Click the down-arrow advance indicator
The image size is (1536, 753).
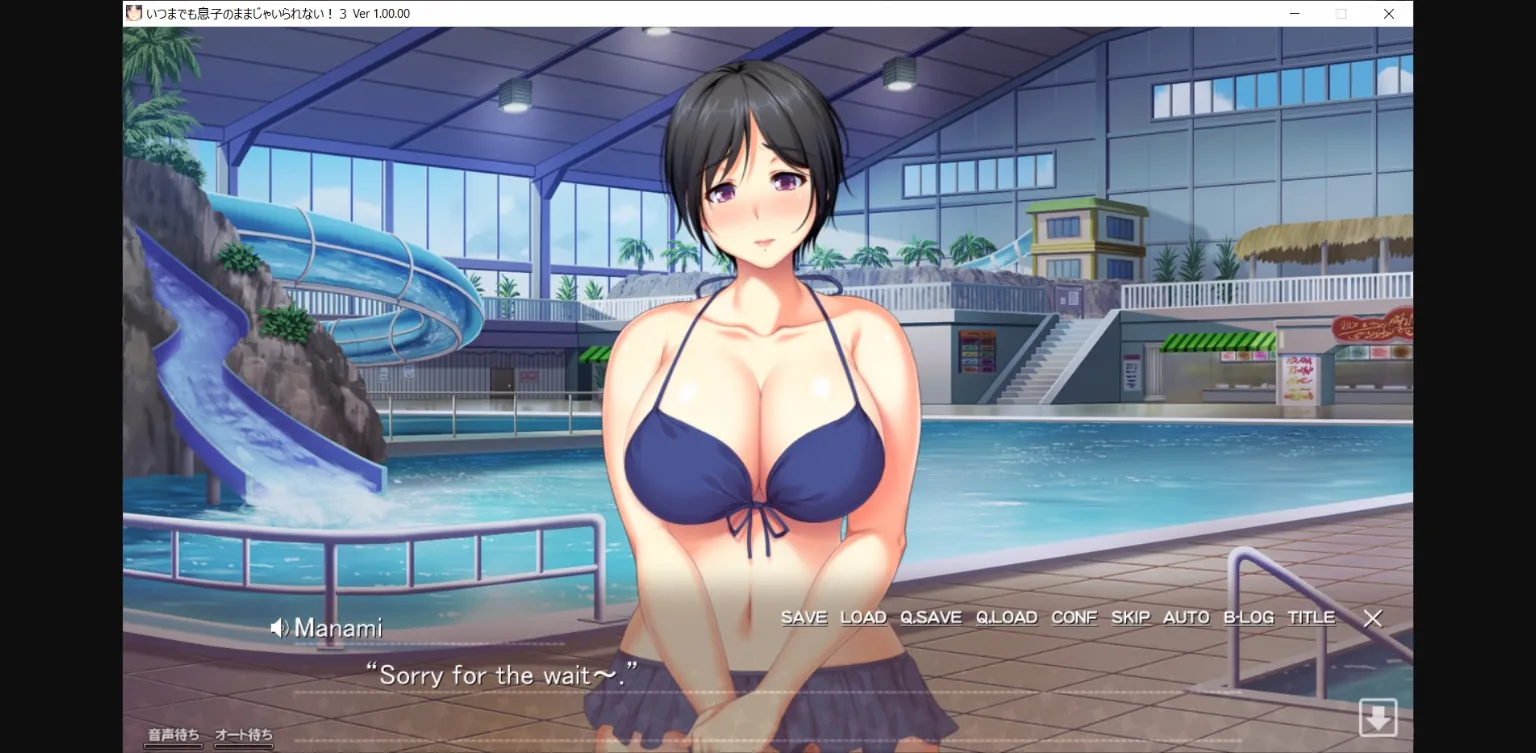click(1378, 716)
